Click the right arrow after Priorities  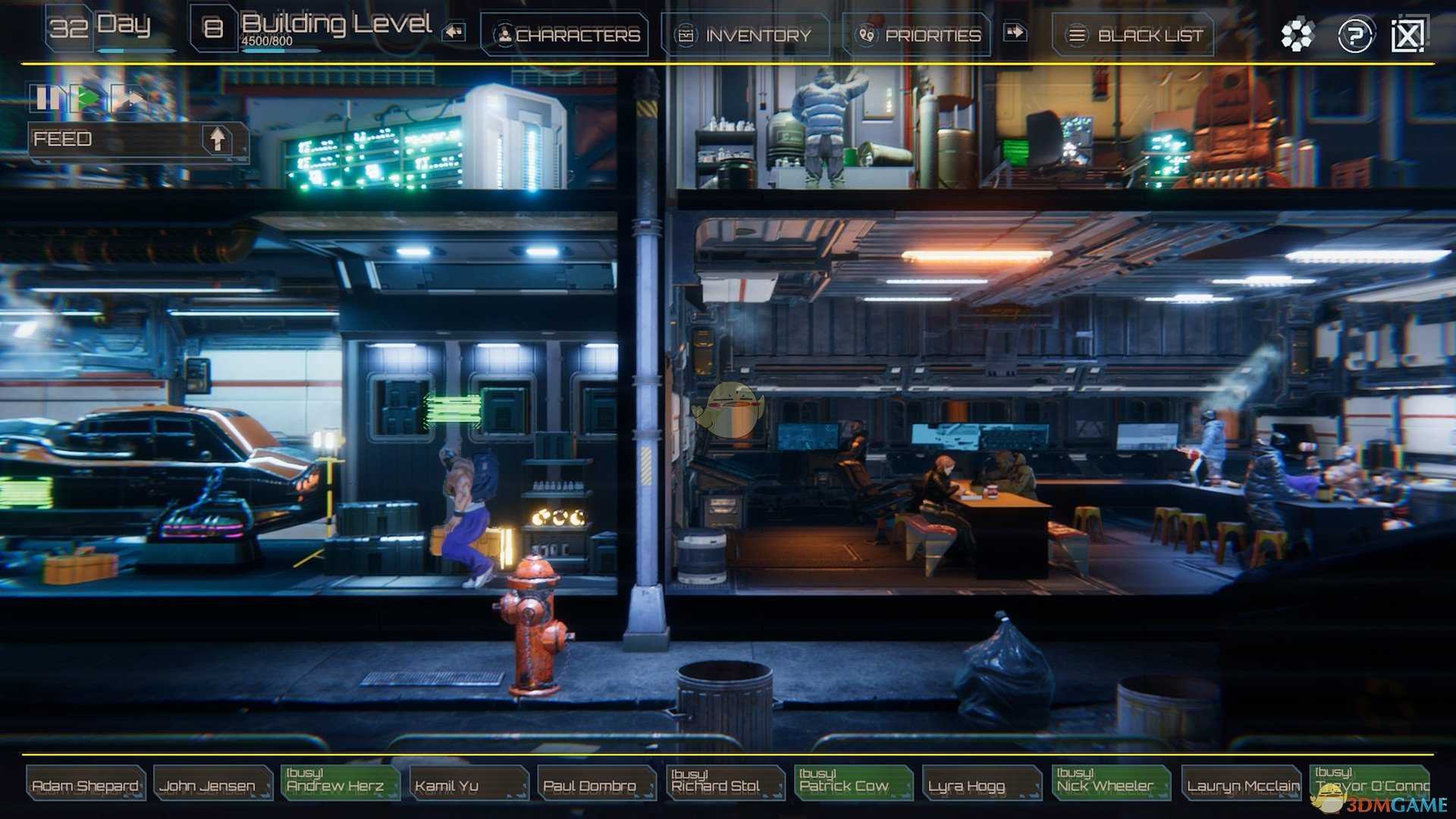1015,32
